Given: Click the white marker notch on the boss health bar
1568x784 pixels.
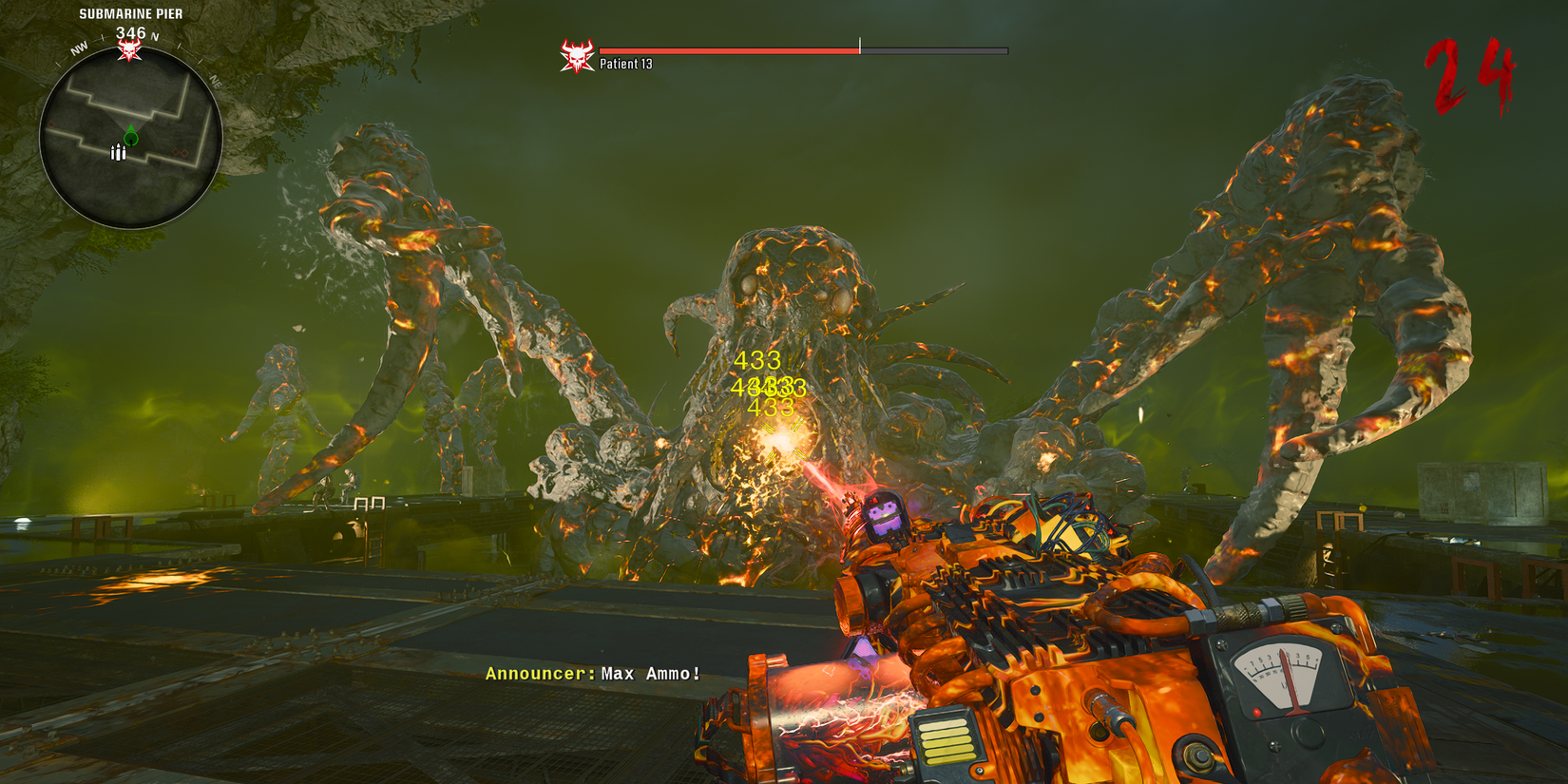Looking at the screenshot, I should (x=860, y=46).
